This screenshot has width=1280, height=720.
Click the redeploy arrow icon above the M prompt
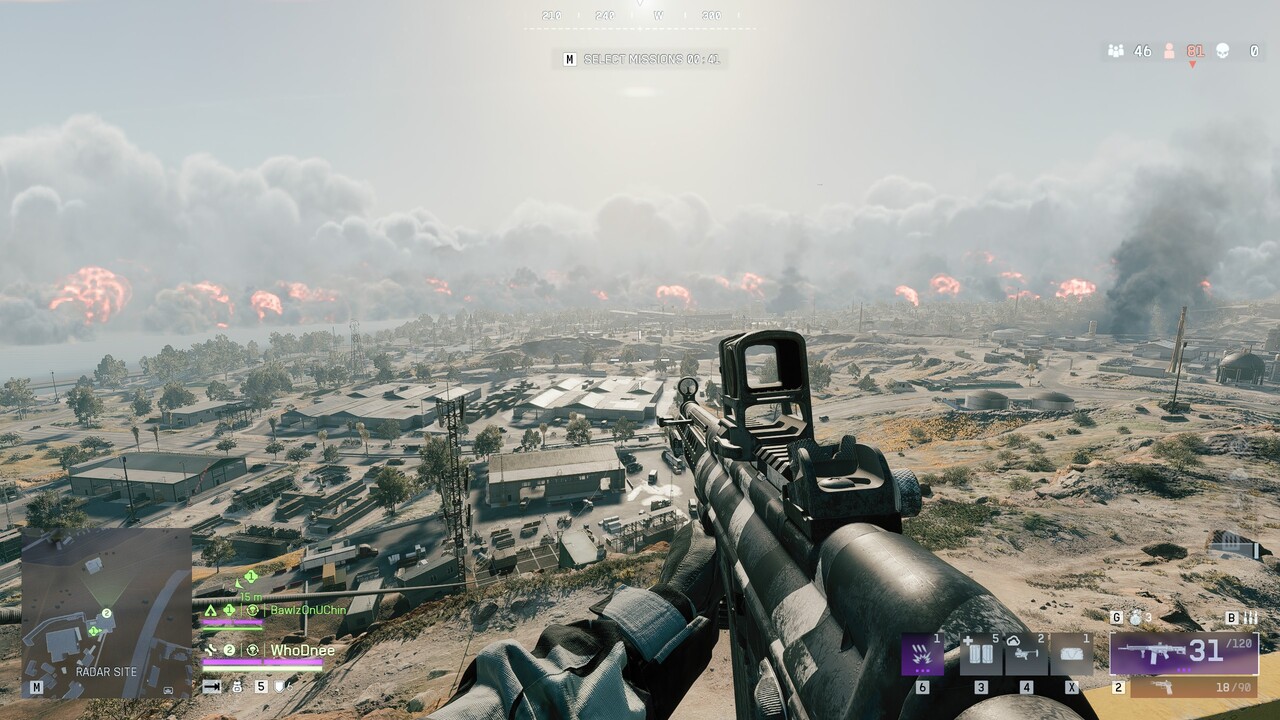click(x=212, y=687)
